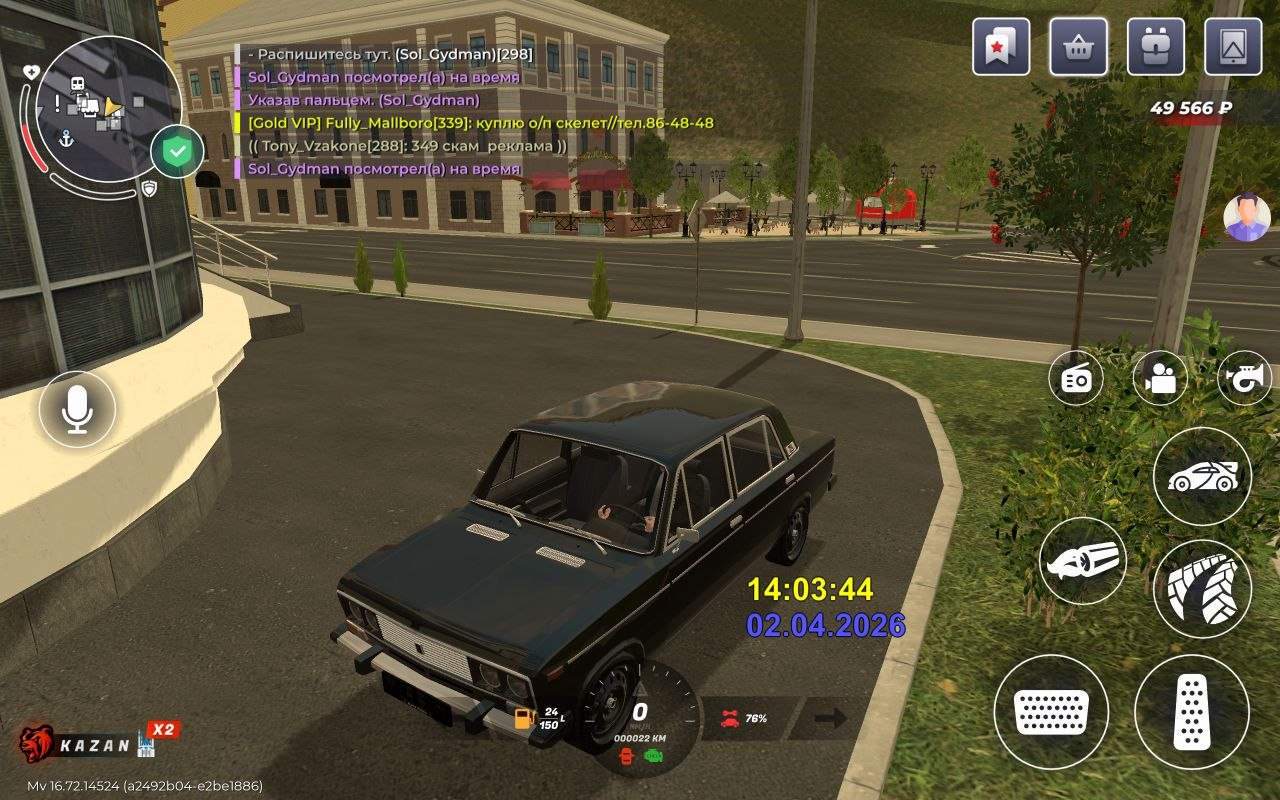Honk the car horn
The image size is (1280, 800).
tap(1244, 379)
